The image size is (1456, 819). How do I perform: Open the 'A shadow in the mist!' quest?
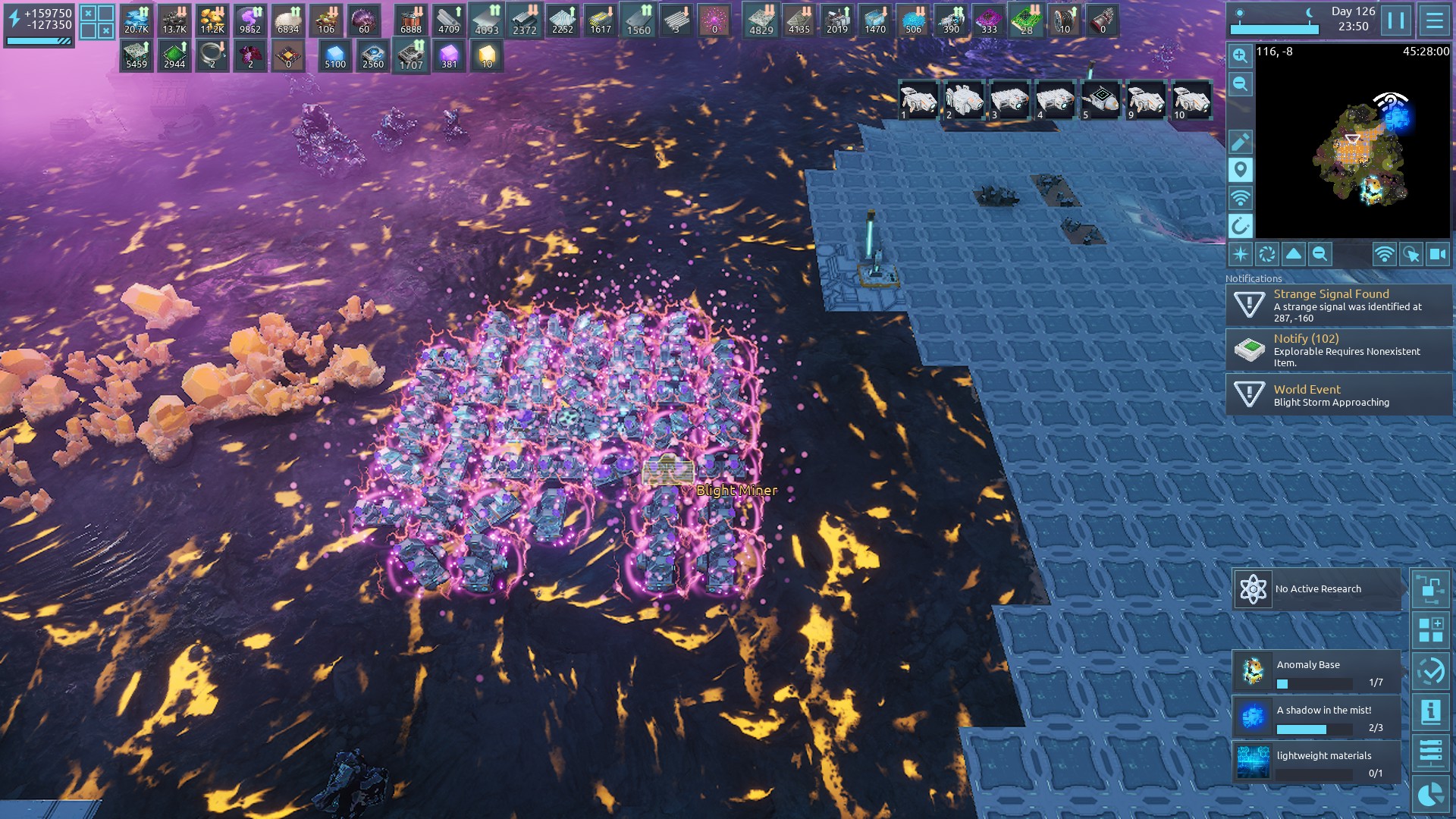click(1316, 717)
